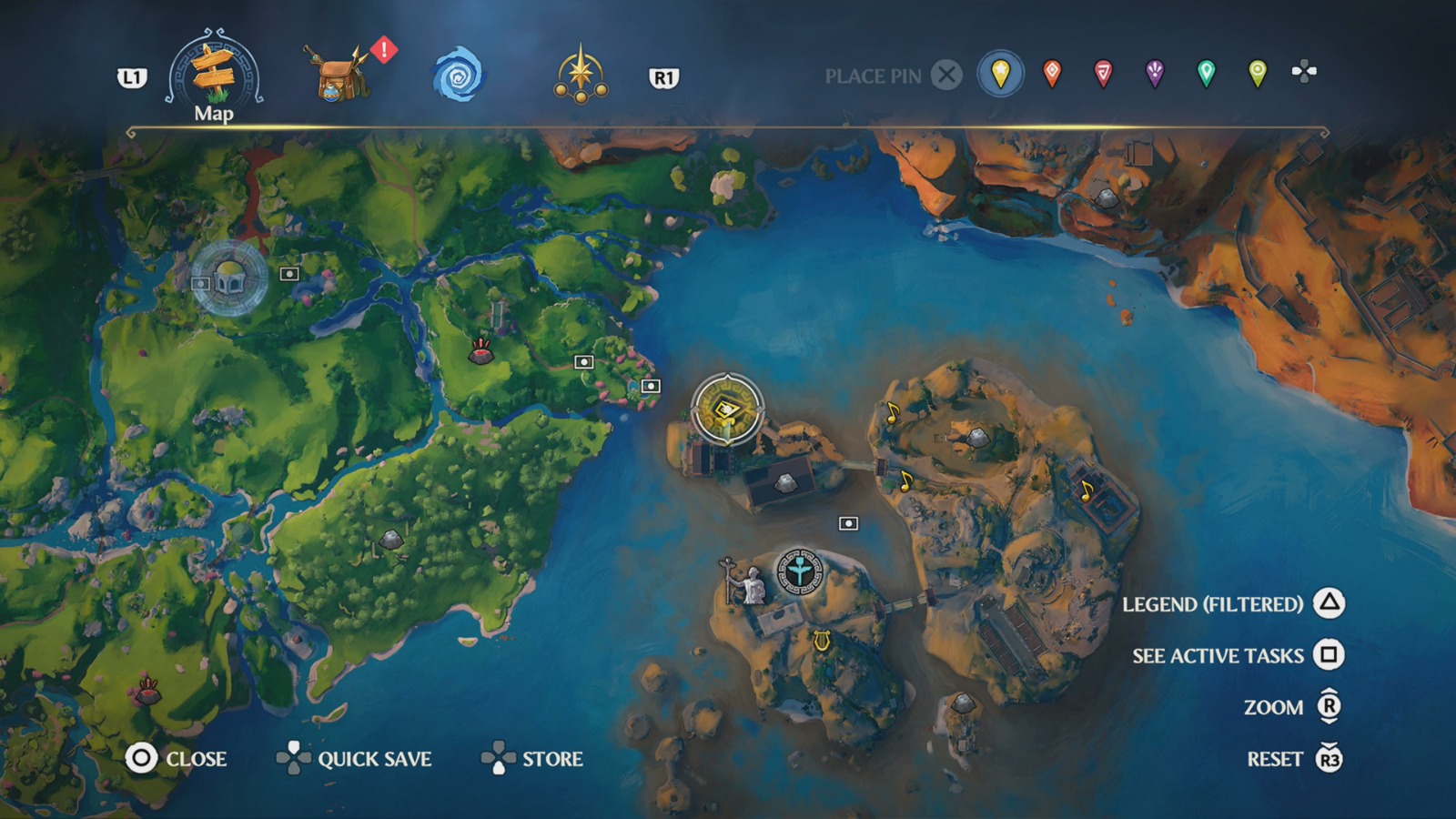Open the inventory backpack with the notification badge
The width and height of the screenshot is (1456, 819).
pyautogui.click(x=339, y=75)
